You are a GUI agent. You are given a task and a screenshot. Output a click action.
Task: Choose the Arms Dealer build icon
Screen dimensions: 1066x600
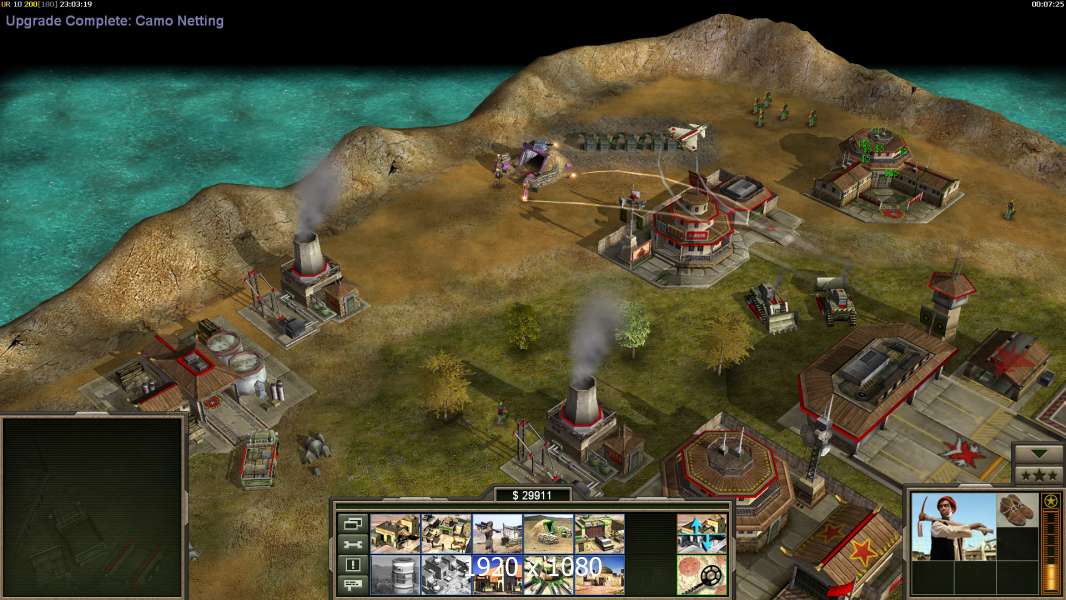[x=599, y=533]
